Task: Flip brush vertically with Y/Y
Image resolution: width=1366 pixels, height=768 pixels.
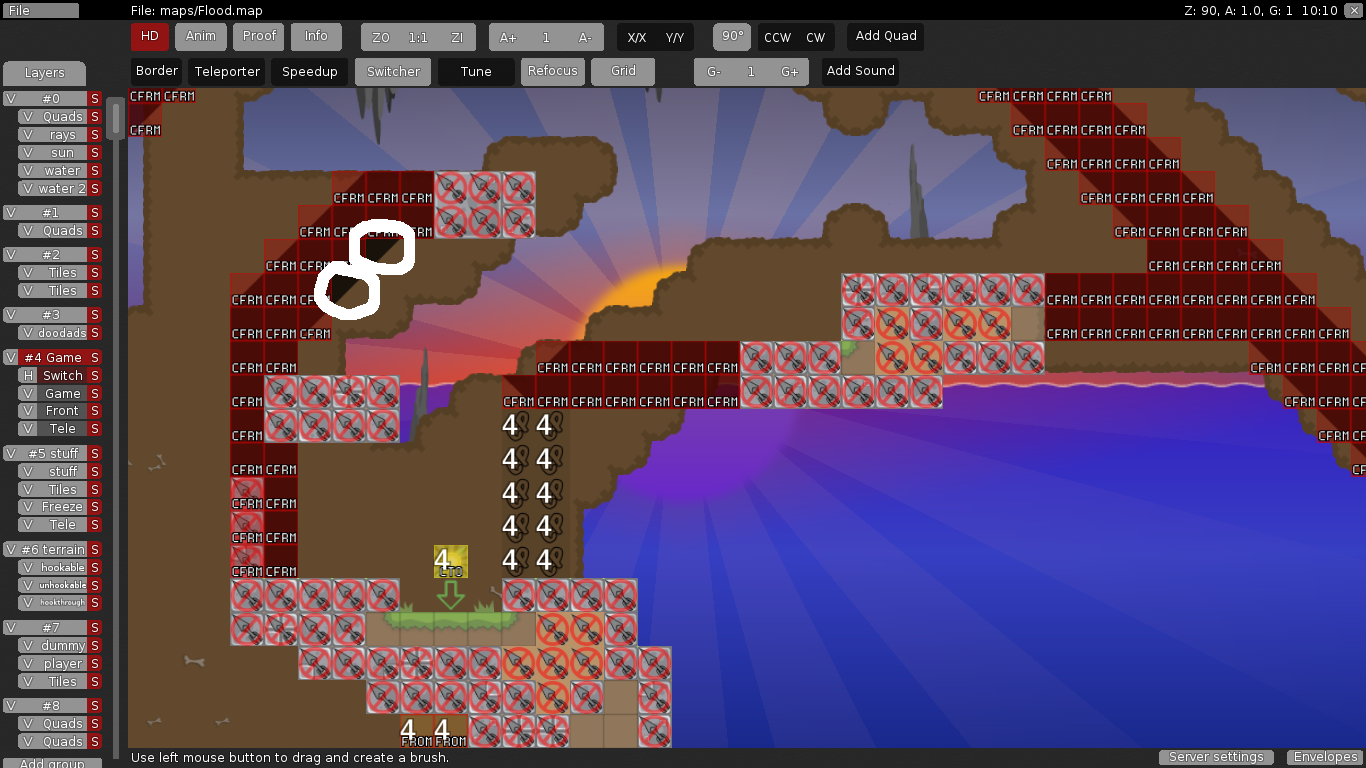Action: (x=675, y=38)
